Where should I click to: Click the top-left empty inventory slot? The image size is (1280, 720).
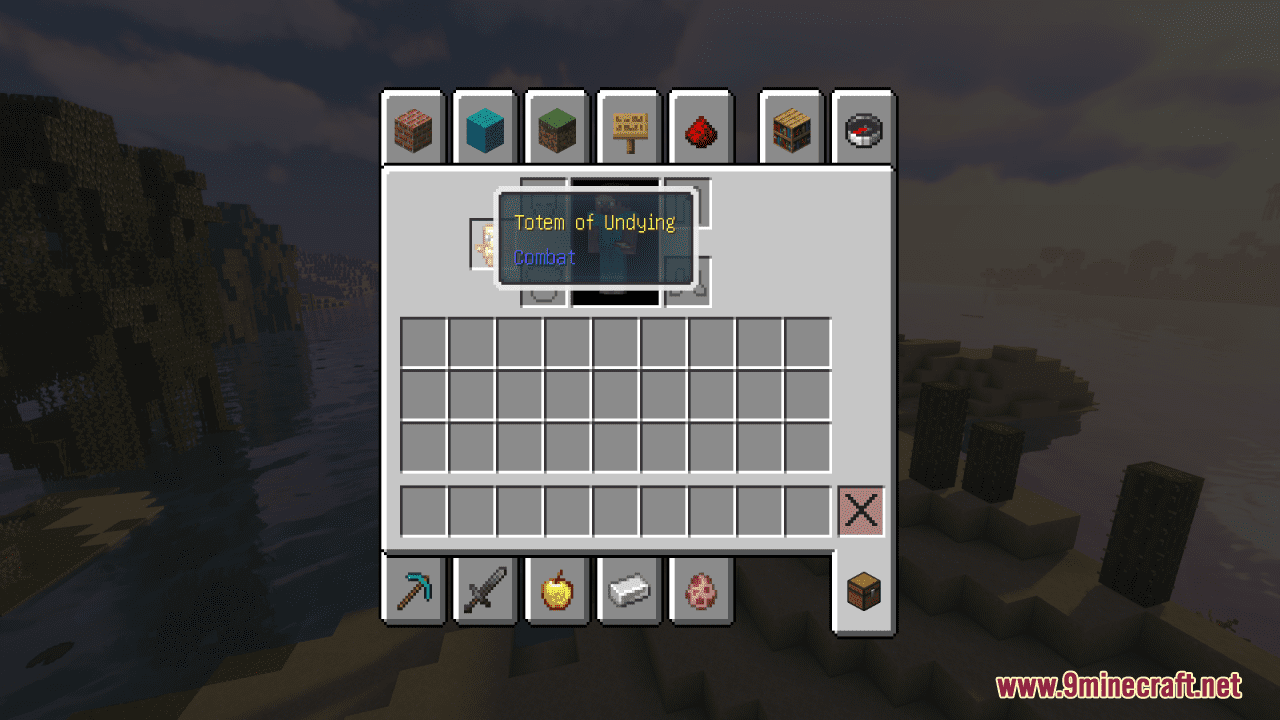coord(421,340)
